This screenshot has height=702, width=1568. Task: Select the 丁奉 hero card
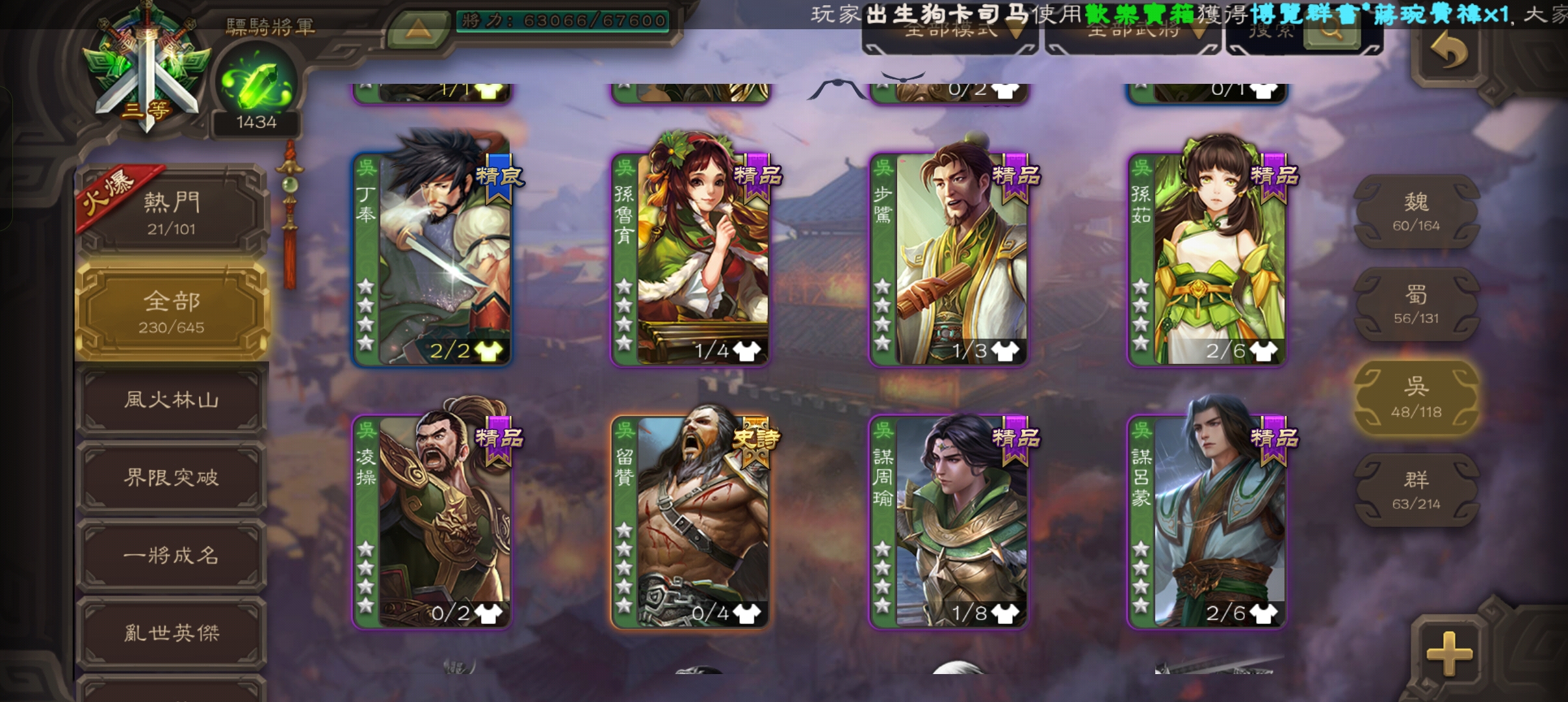pos(433,259)
